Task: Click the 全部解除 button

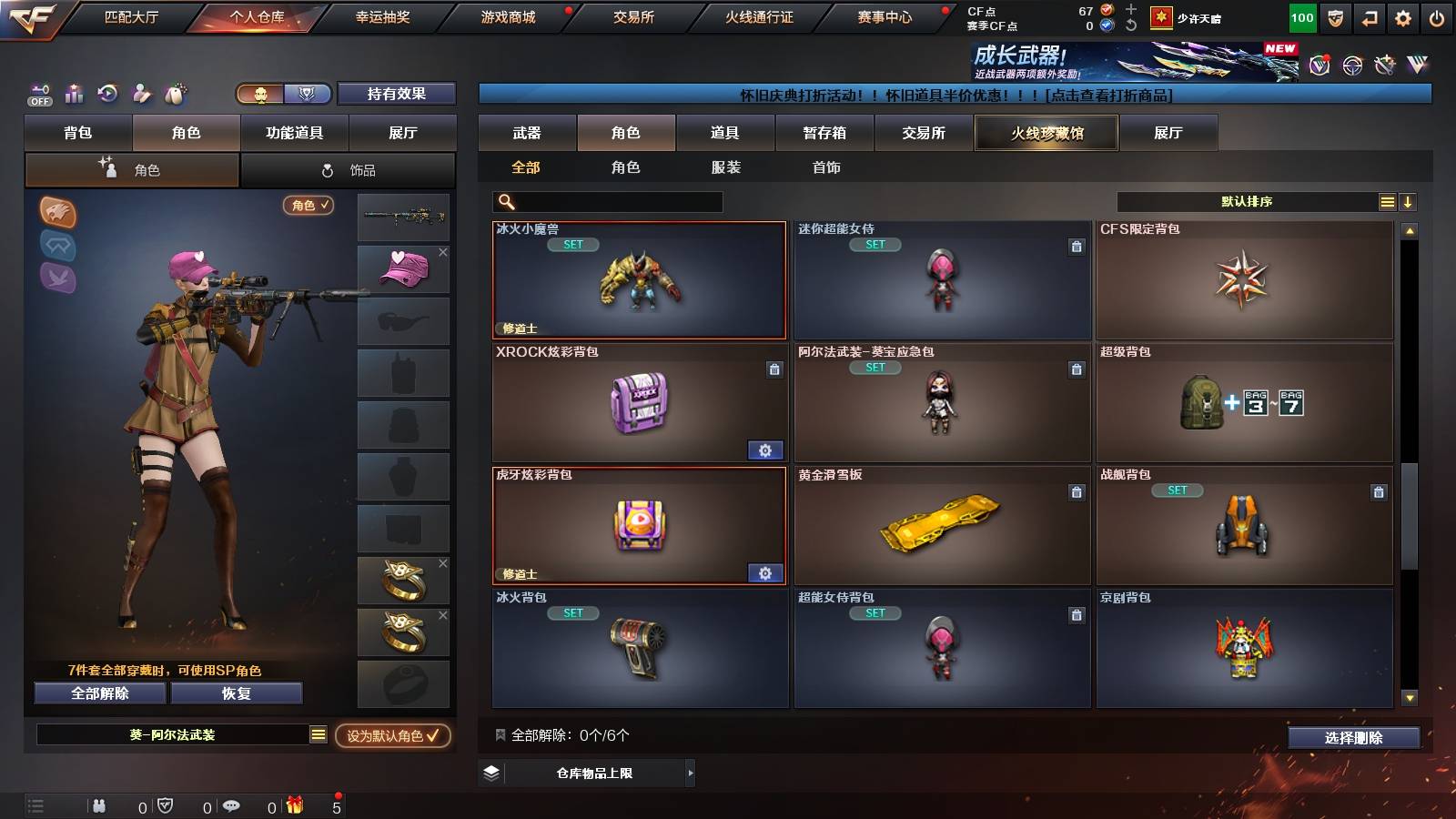Action: (x=99, y=693)
